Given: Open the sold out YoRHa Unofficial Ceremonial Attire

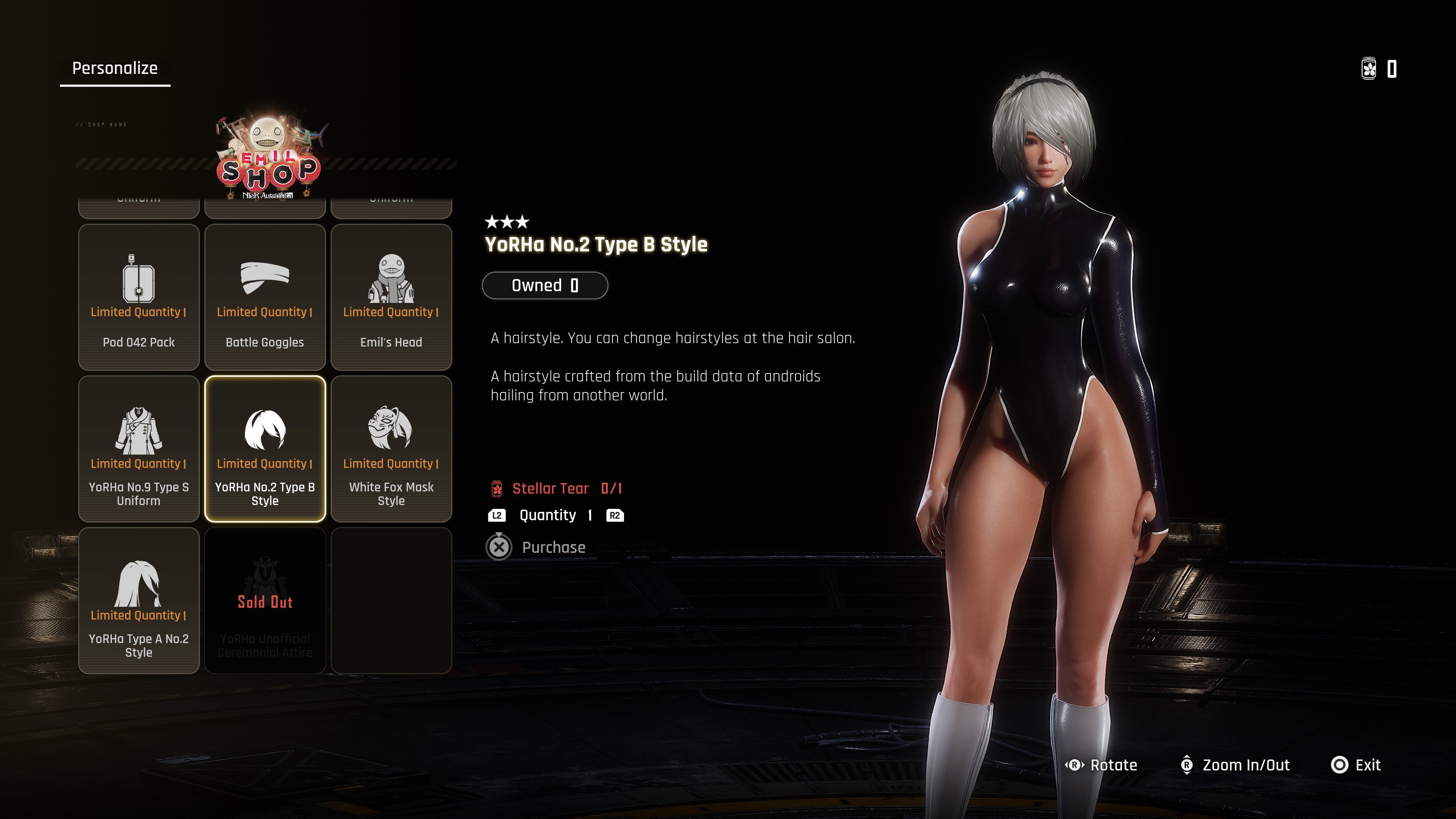Looking at the screenshot, I should pyautogui.click(x=265, y=600).
